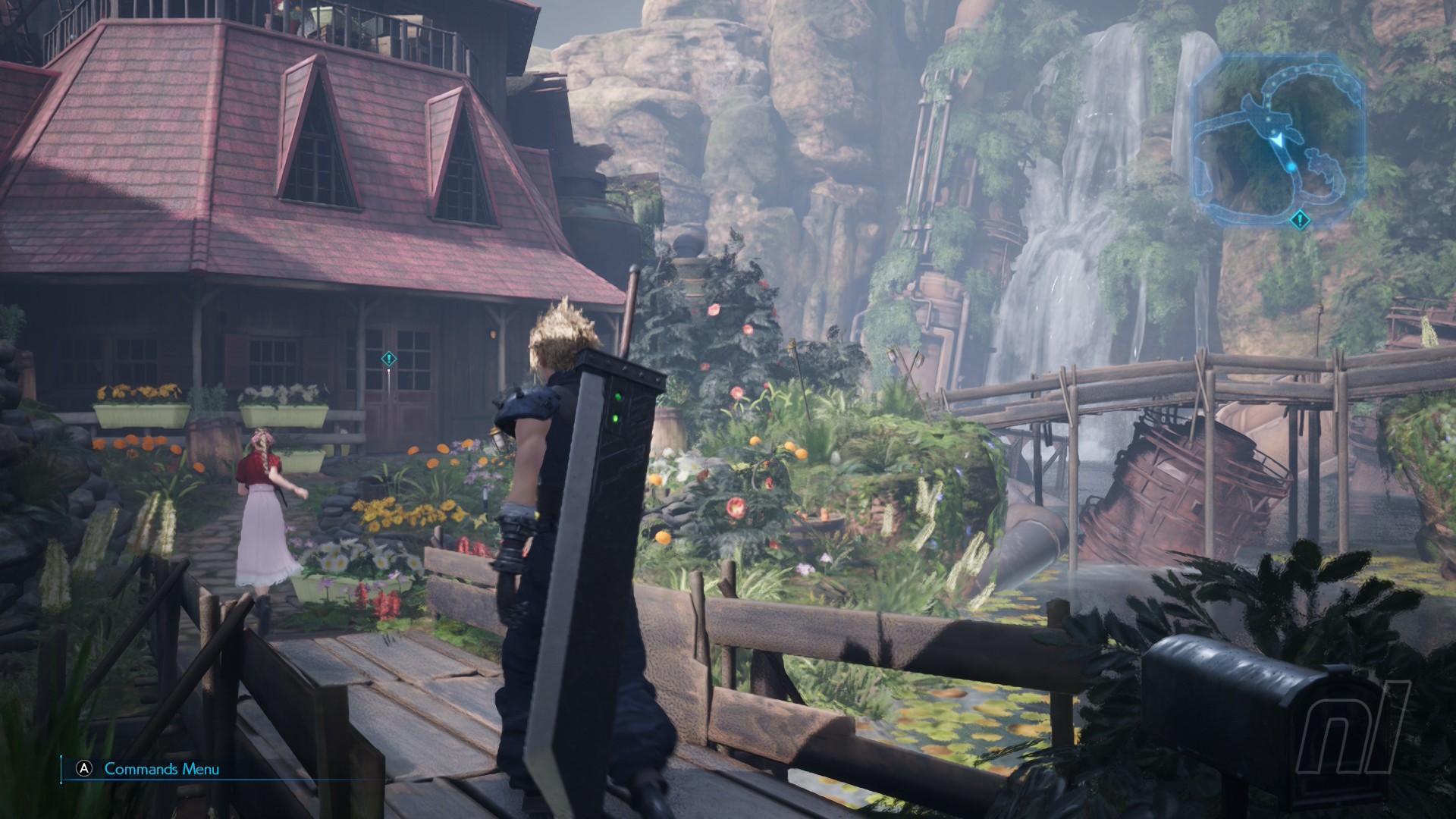Select the objective marker below the minimap
This screenshot has width=1456, height=819.
pyautogui.click(x=1300, y=221)
